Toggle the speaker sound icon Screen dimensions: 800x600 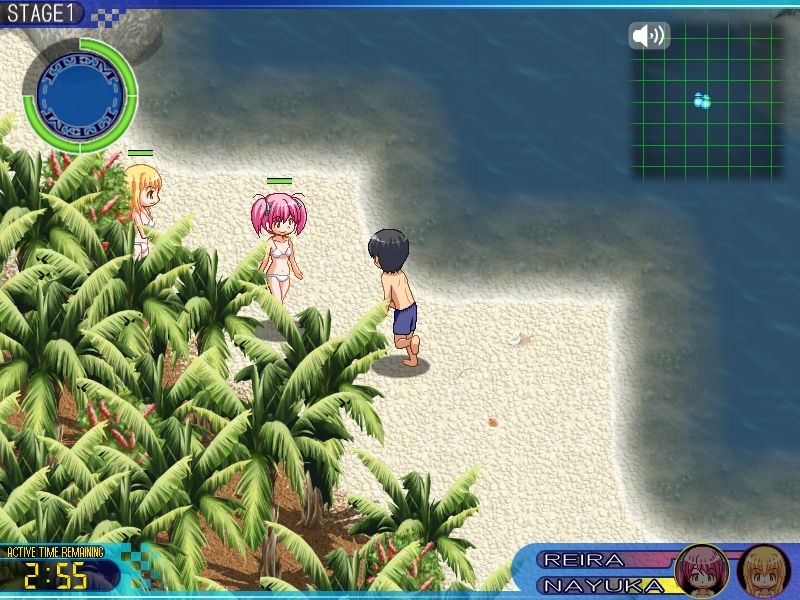coord(649,36)
